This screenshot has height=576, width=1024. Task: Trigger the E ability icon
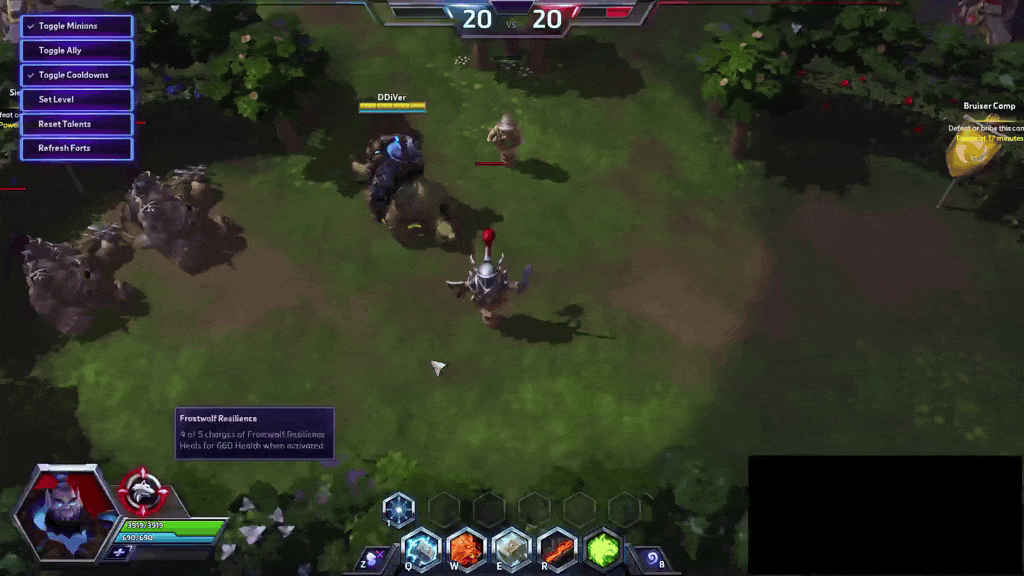click(511, 549)
